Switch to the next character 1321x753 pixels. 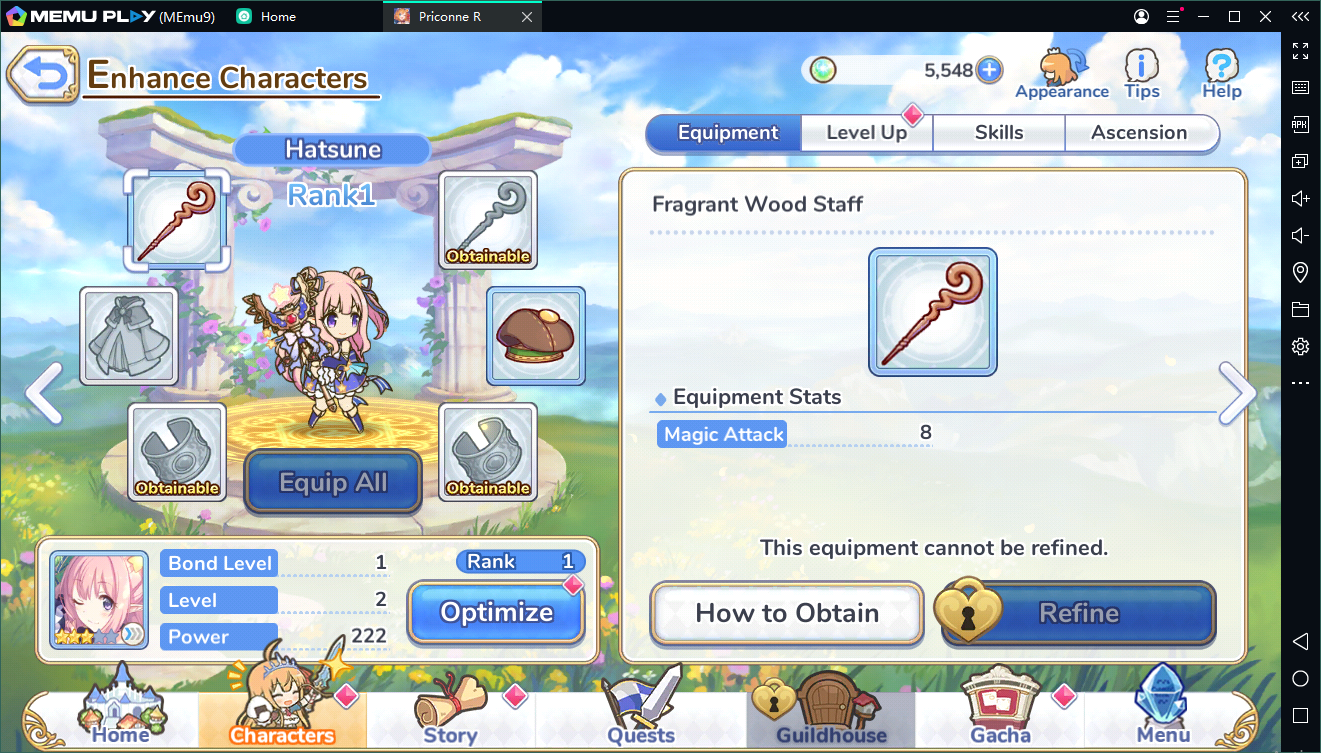click(1237, 393)
